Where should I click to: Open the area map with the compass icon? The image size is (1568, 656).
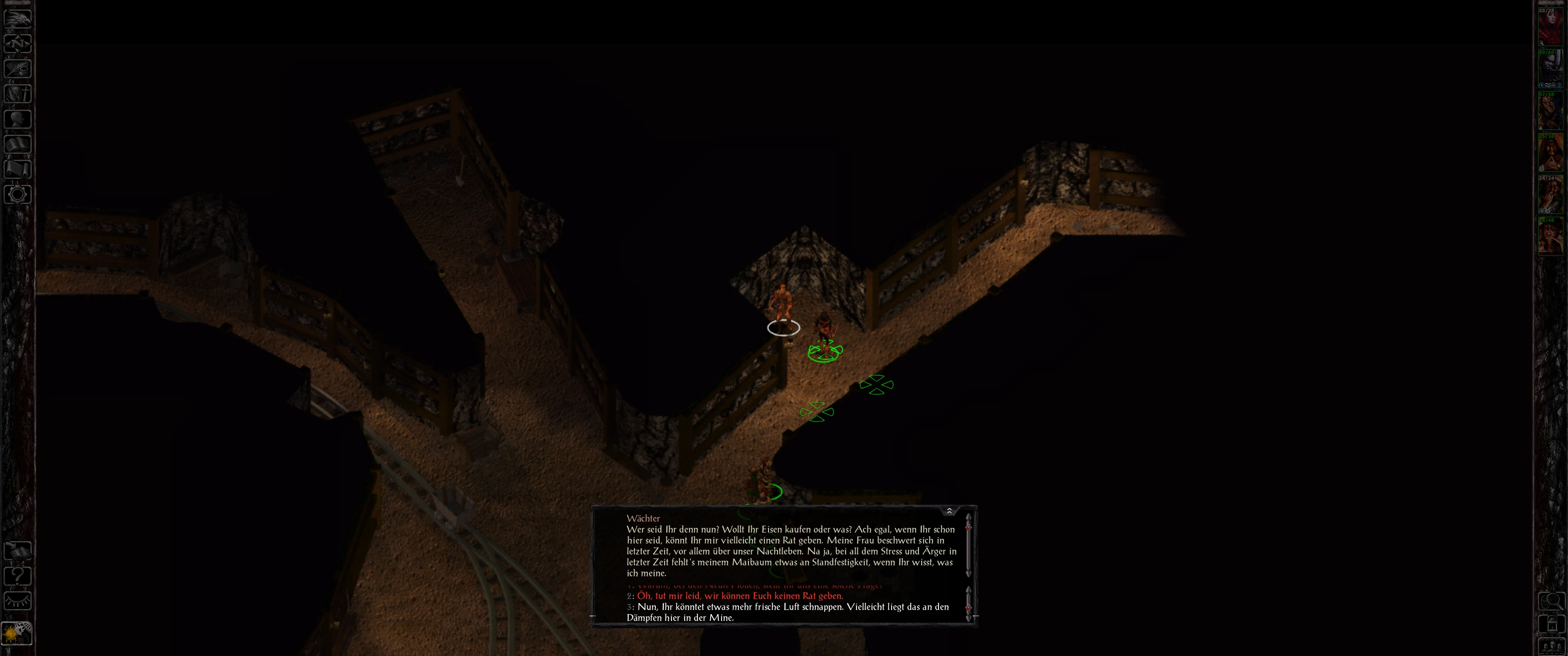18,43
